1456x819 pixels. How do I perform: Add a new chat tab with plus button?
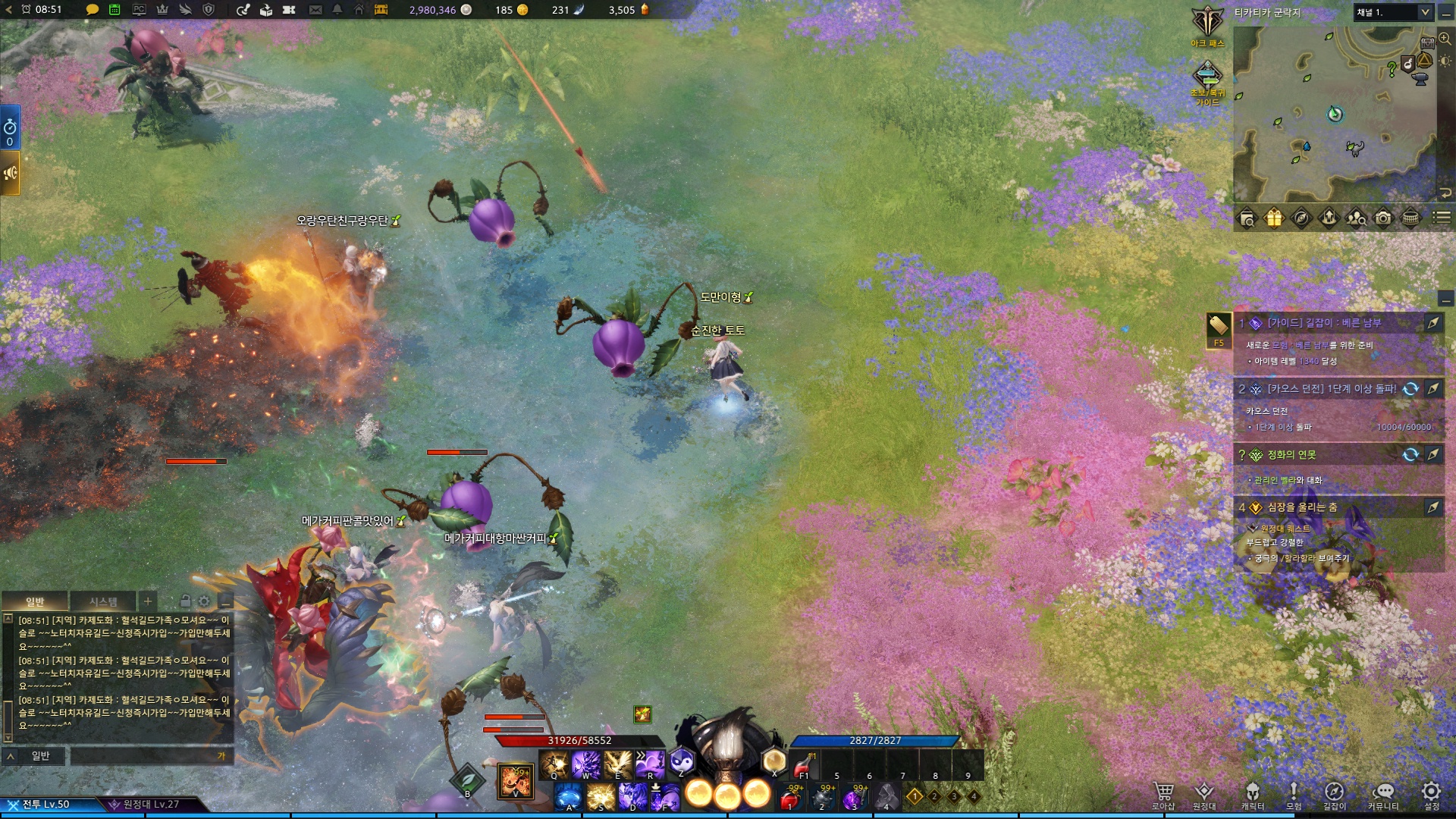[x=148, y=601]
